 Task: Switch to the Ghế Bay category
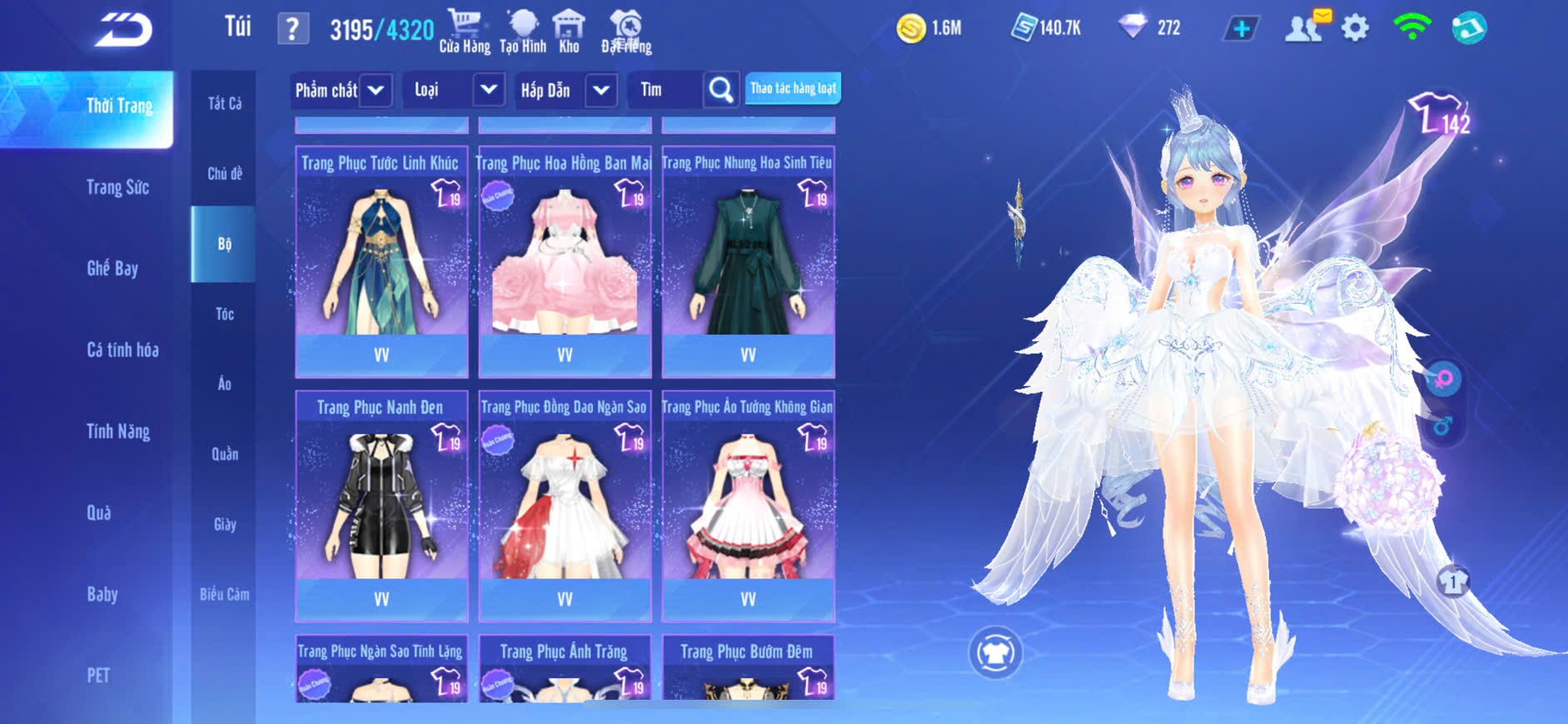(112, 268)
